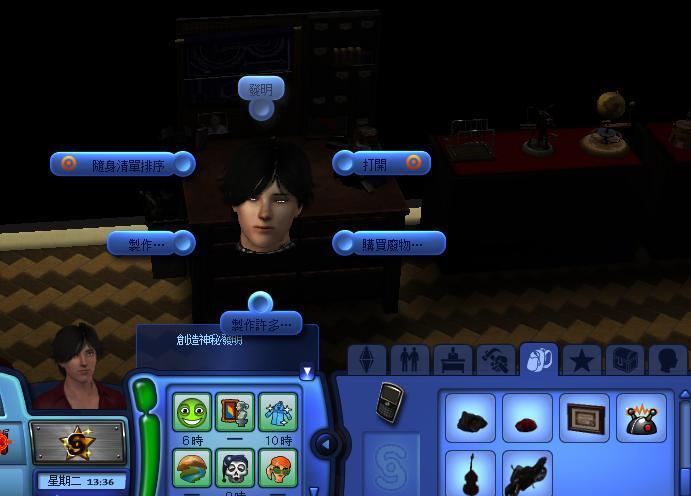Open the plumbob panel tab
The image size is (691, 496).
pyautogui.click(x=367, y=361)
